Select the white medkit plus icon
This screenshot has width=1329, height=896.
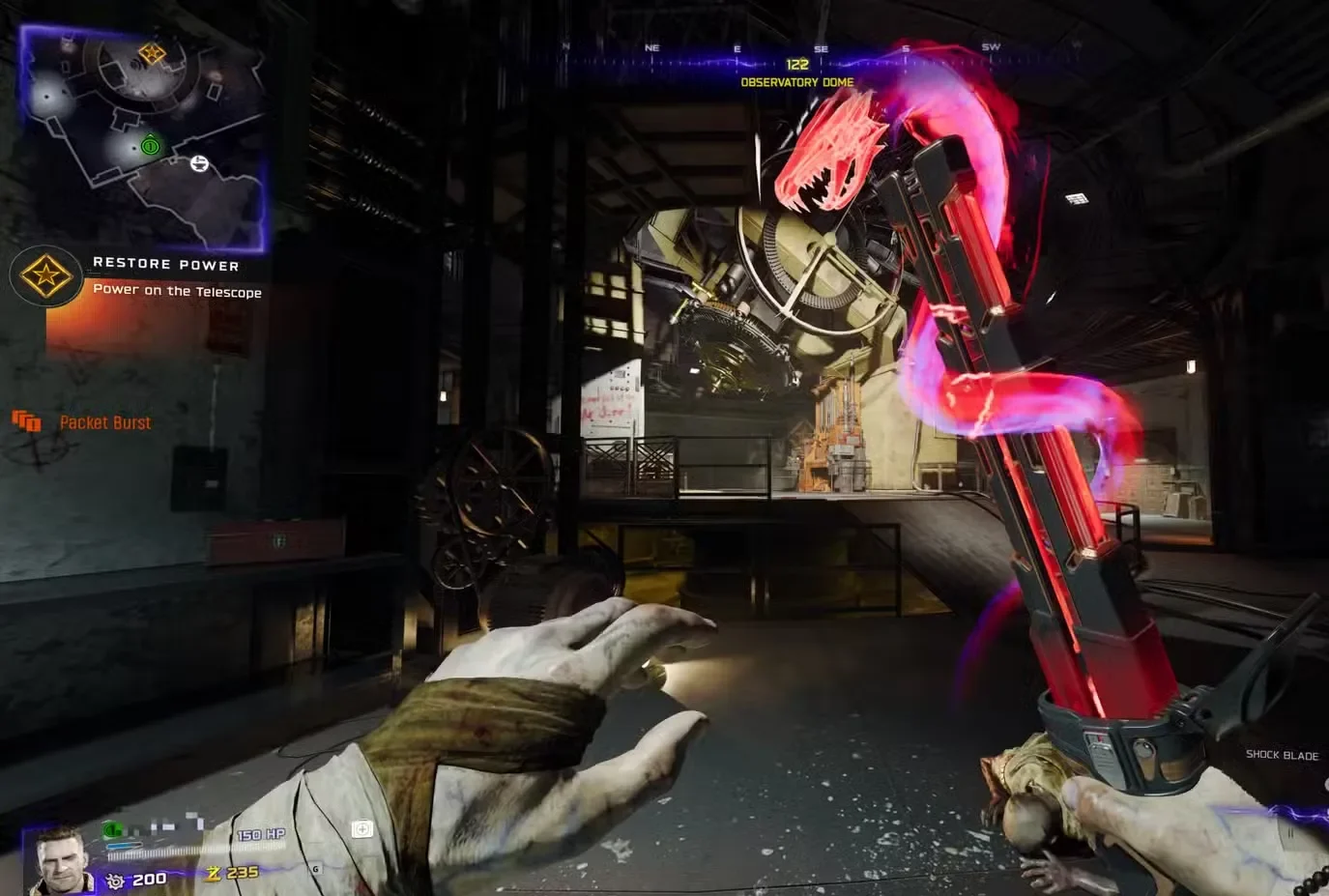(362, 829)
